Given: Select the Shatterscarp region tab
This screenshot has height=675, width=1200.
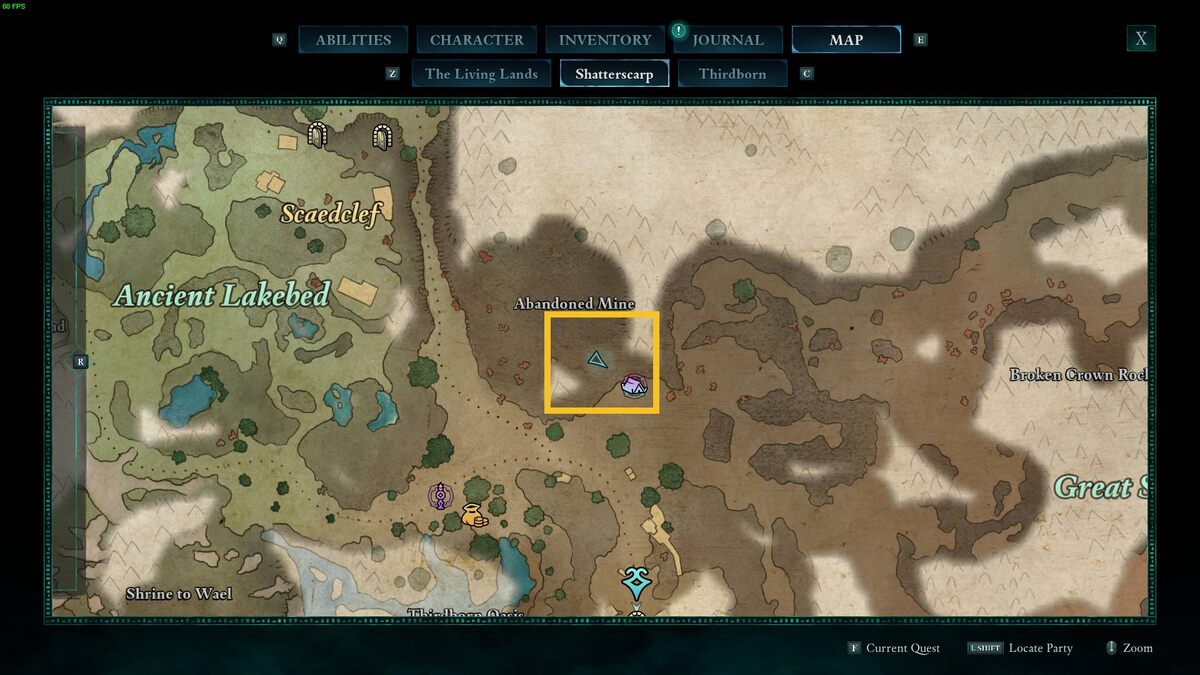Looking at the screenshot, I should tap(614, 74).
